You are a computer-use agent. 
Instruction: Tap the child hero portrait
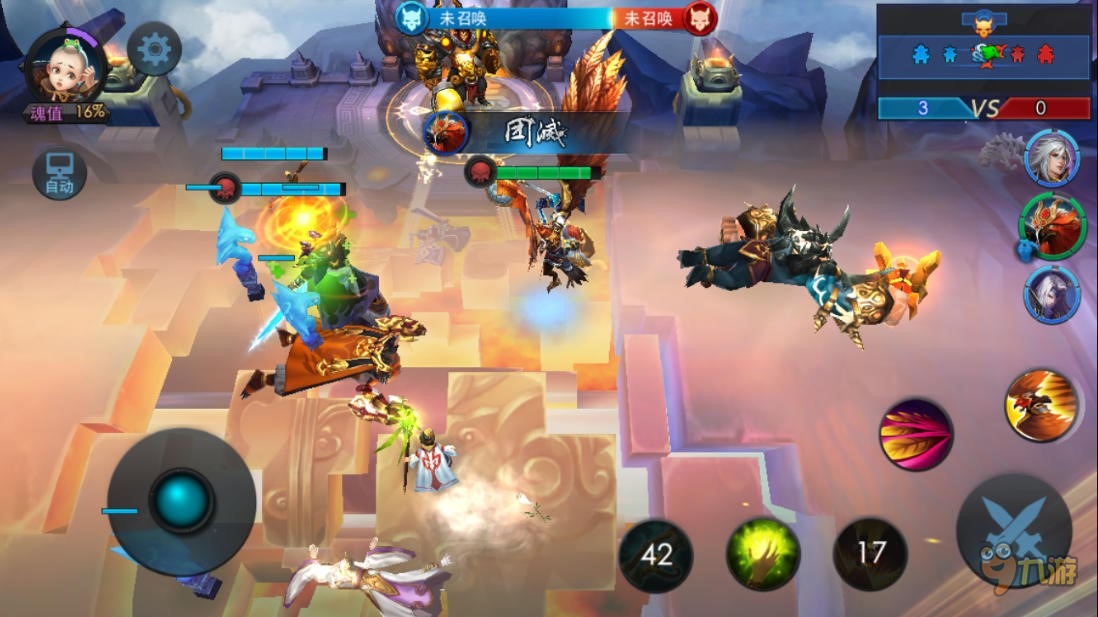click(x=66, y=66)
